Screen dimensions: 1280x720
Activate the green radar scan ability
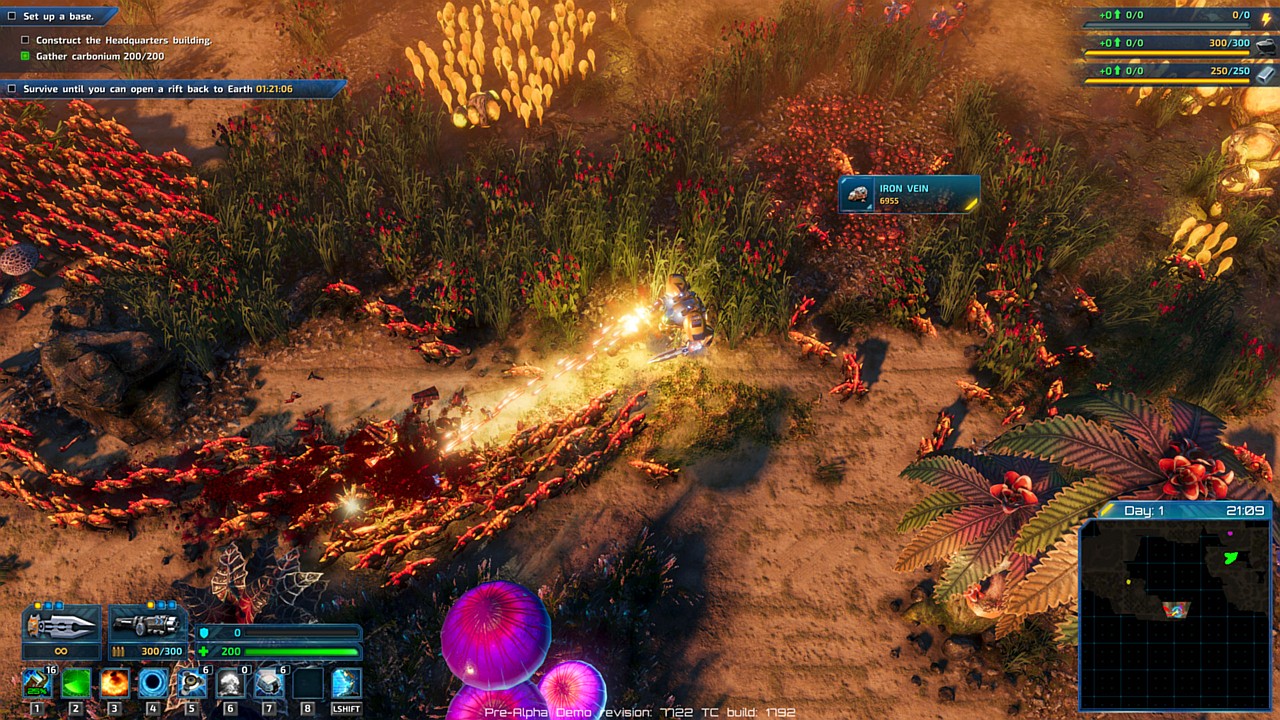76,683
